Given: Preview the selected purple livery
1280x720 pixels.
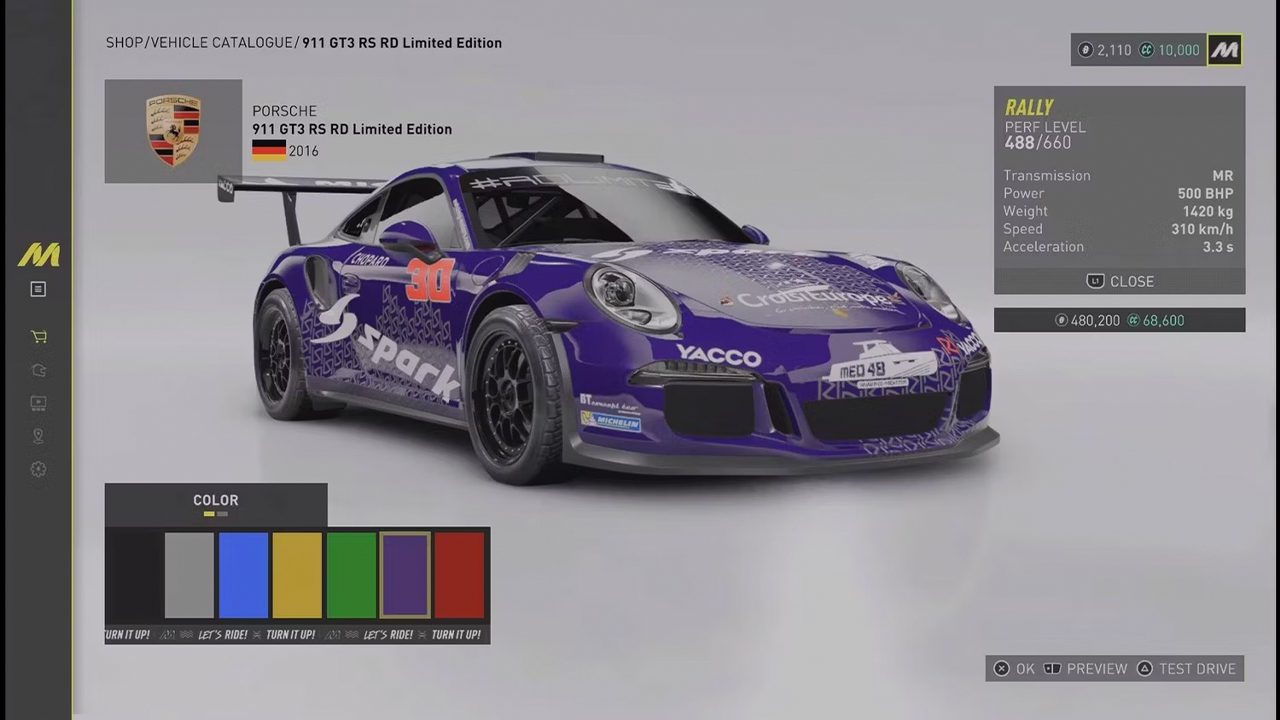Looking at the screenshot, I should tap(1085, 669).
